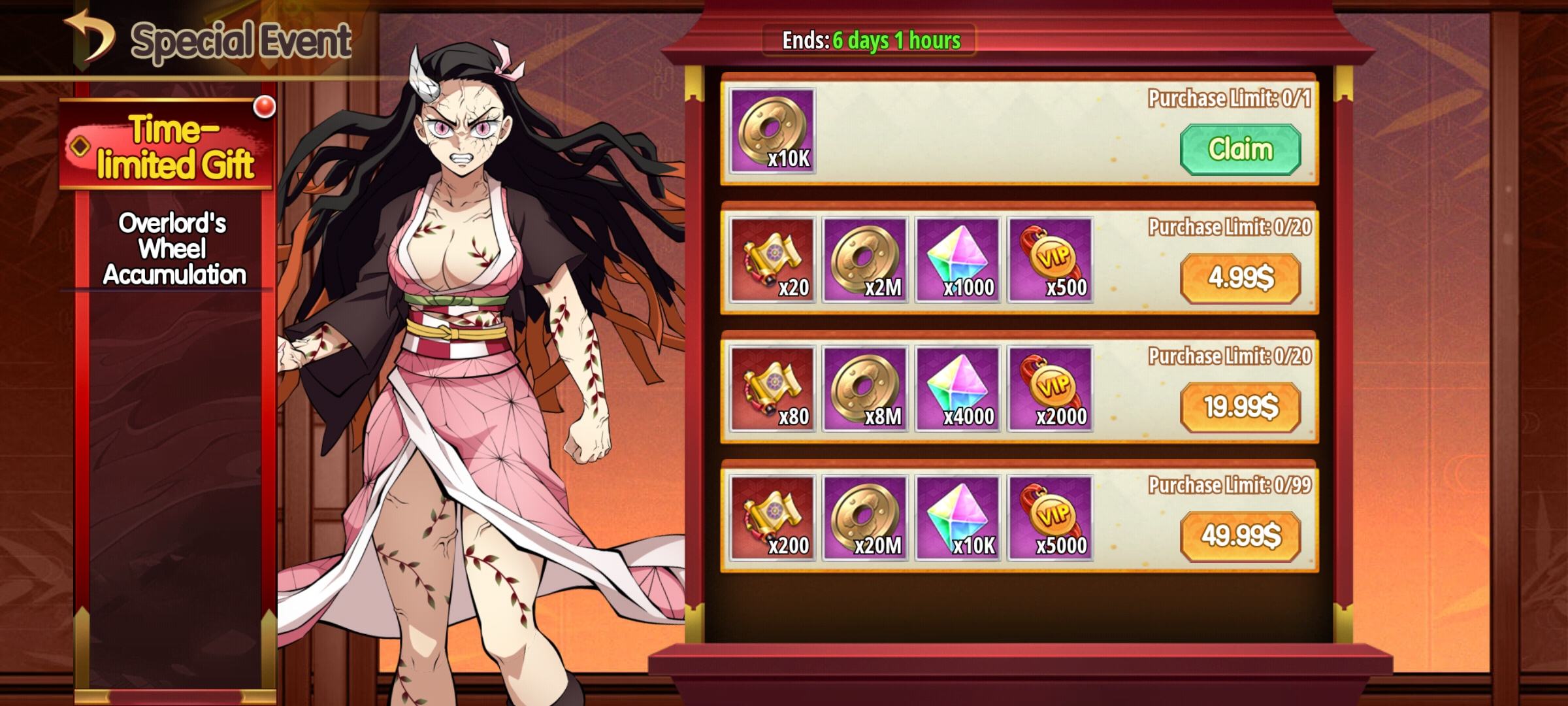Select the x4000 crystal gem reward
Screen dimensions: 1568x706
pos(958,388)
